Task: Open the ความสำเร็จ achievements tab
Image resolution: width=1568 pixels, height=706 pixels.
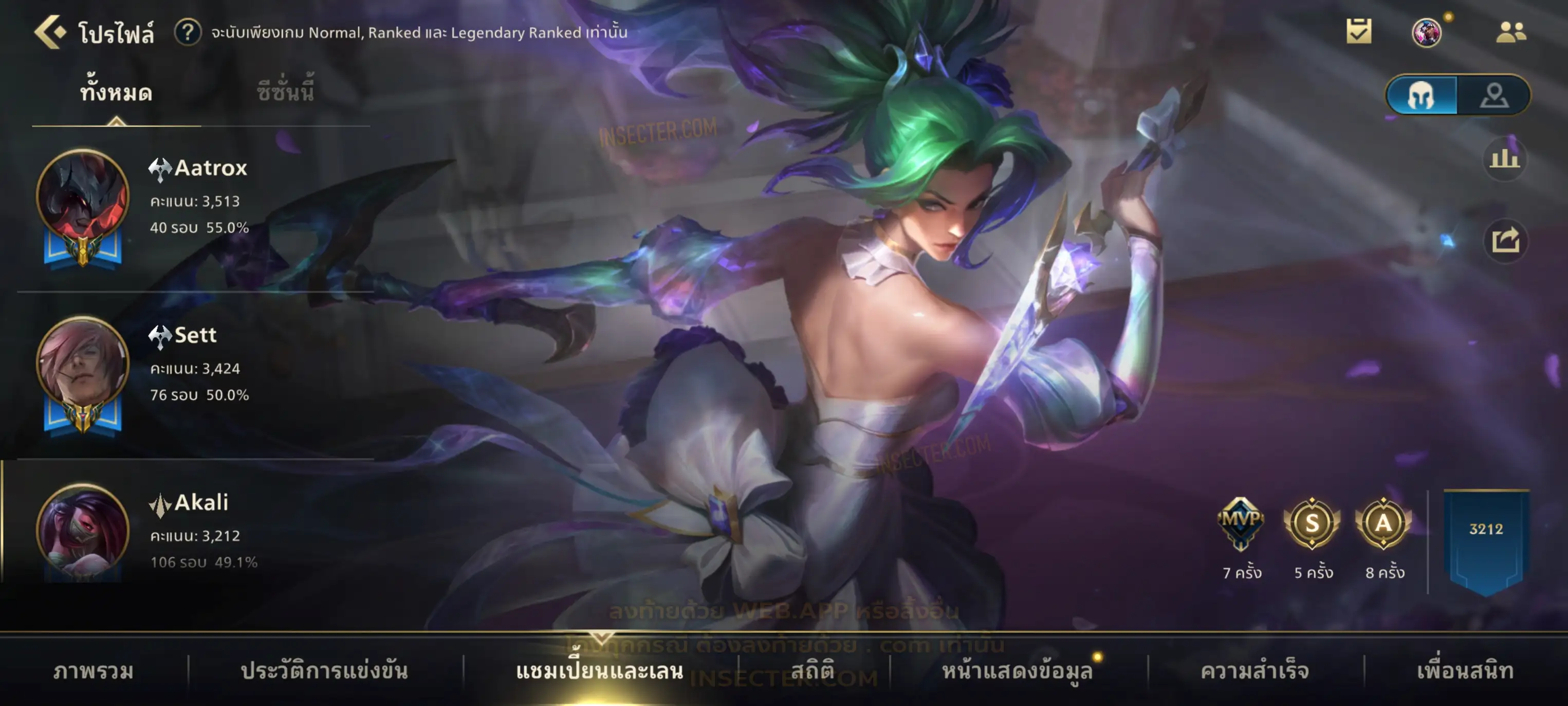Action: click(1255, 671)
